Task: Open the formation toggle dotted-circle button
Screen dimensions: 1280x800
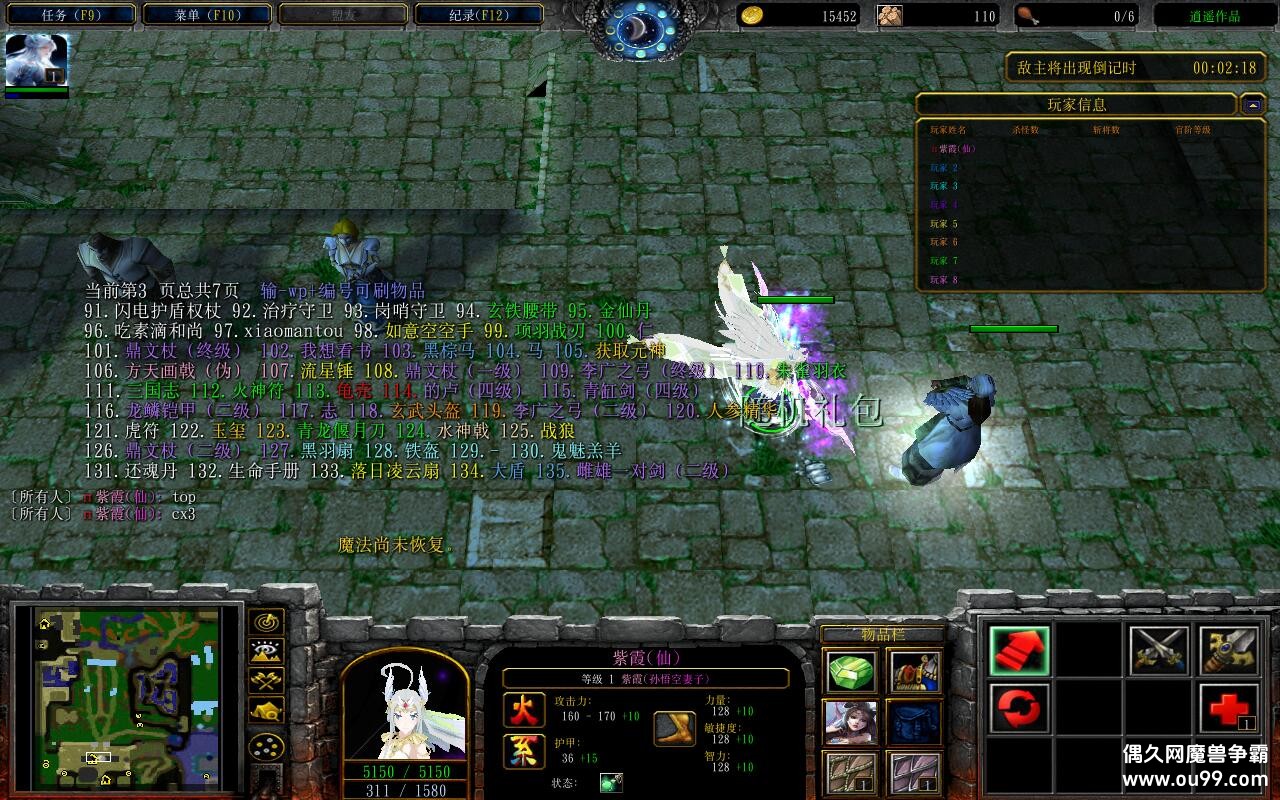Action: (x=266, y=747)
